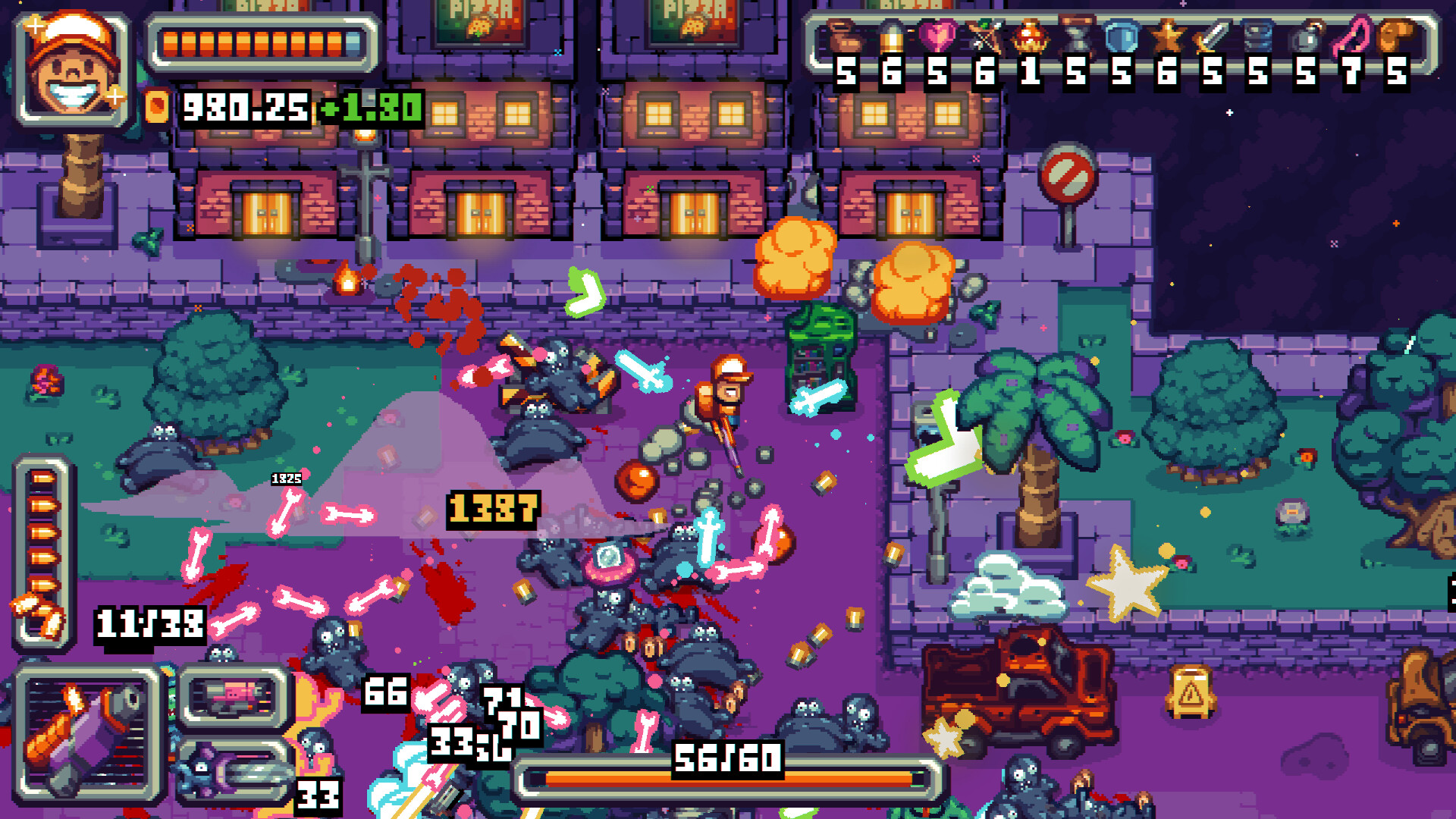Click the pink heart upgrade icon
The width and height of the screenshot is (1456, 819).
[937, 36]
